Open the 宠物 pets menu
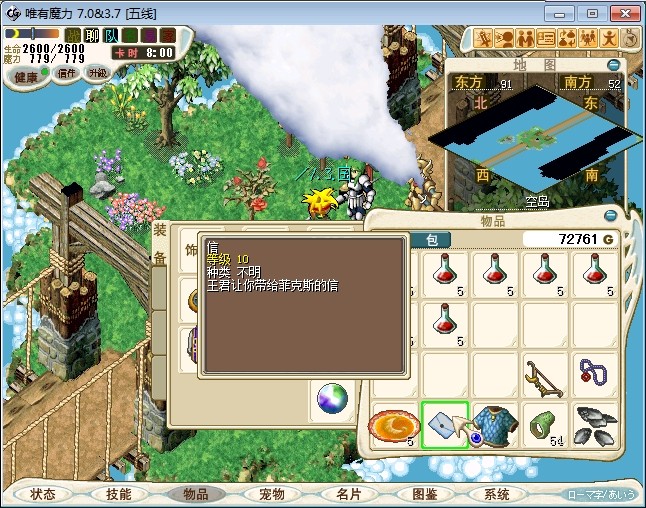The image size is (646, 508). pyautogui.click(x=271, y=494)
